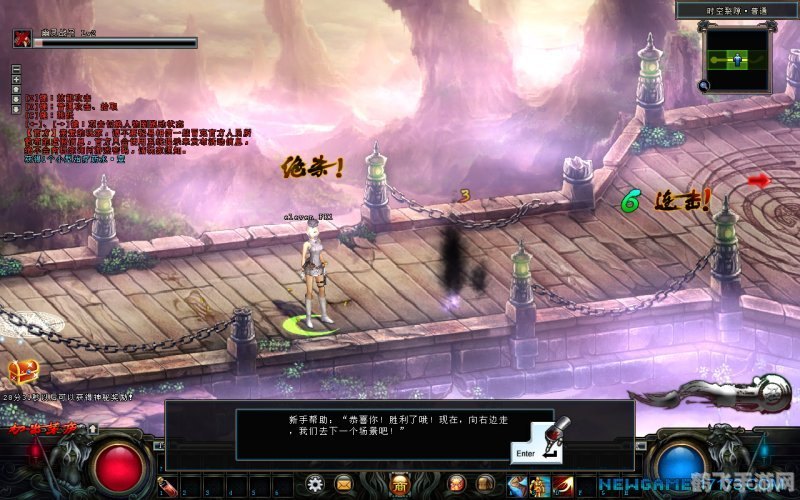Screen dimensions: 800x500
Task: Open the round gold emblem menu button
Action: tap(399, 485)
